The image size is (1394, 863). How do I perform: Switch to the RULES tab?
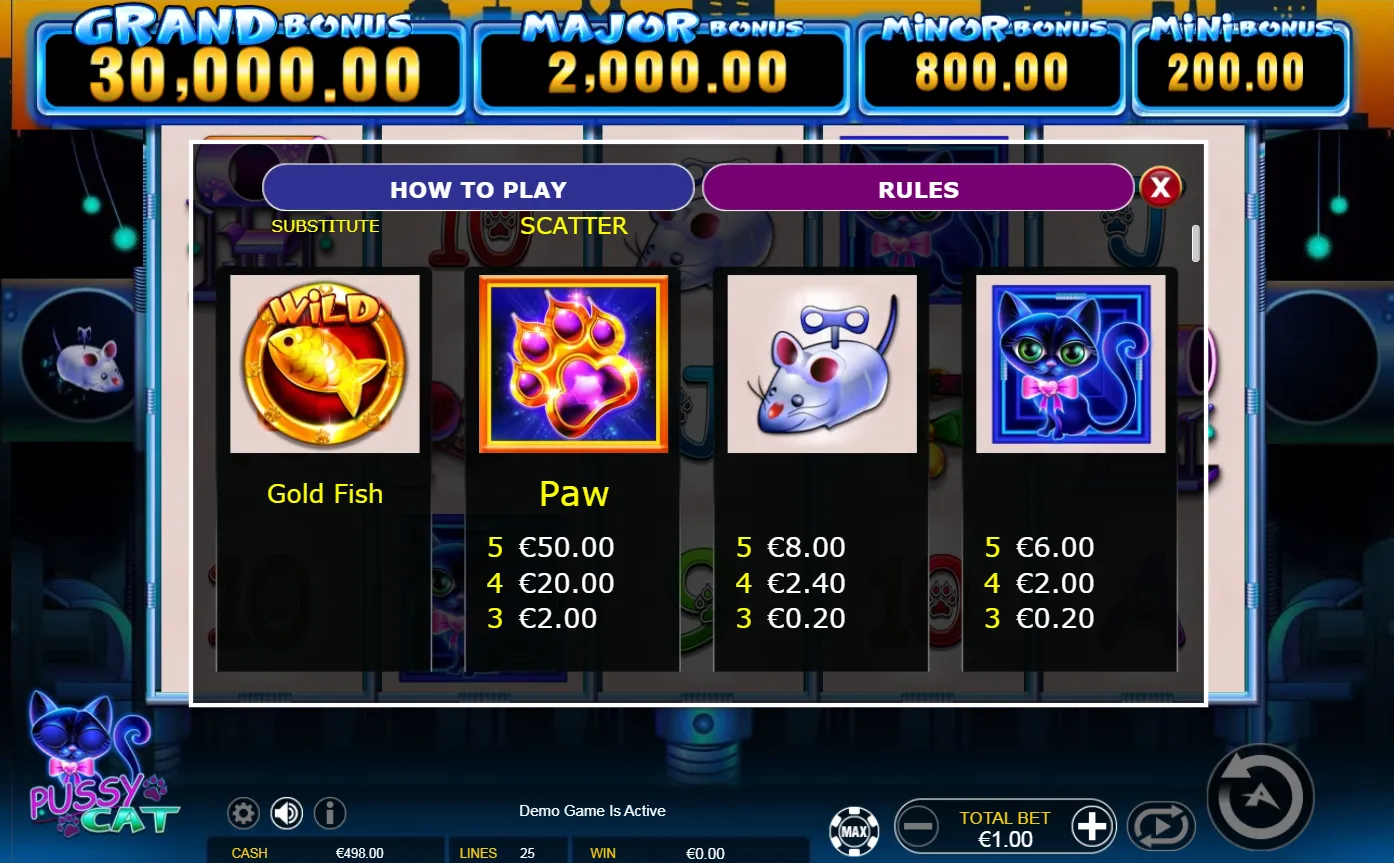[916, 188]
